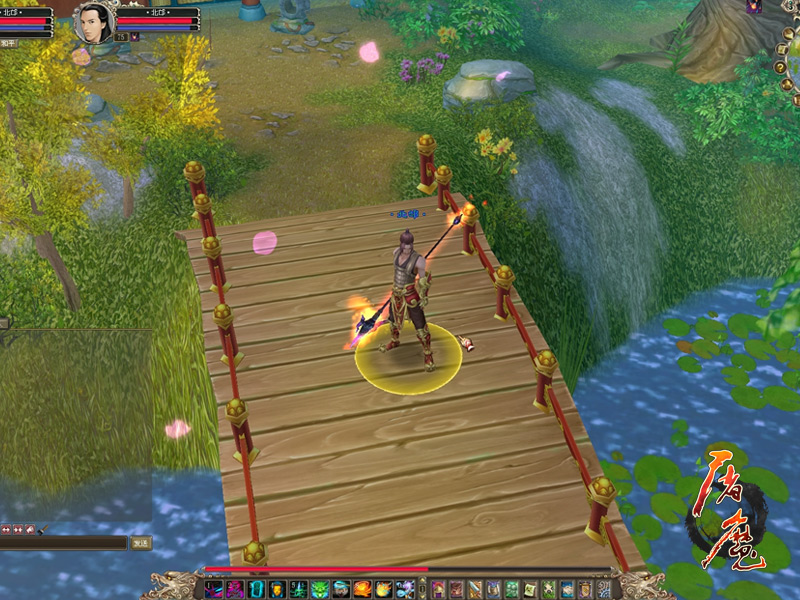The width and height of the screenshot is (800, 600).
Task: Open the sword icon in menu bar
Action: pos(475,589)
